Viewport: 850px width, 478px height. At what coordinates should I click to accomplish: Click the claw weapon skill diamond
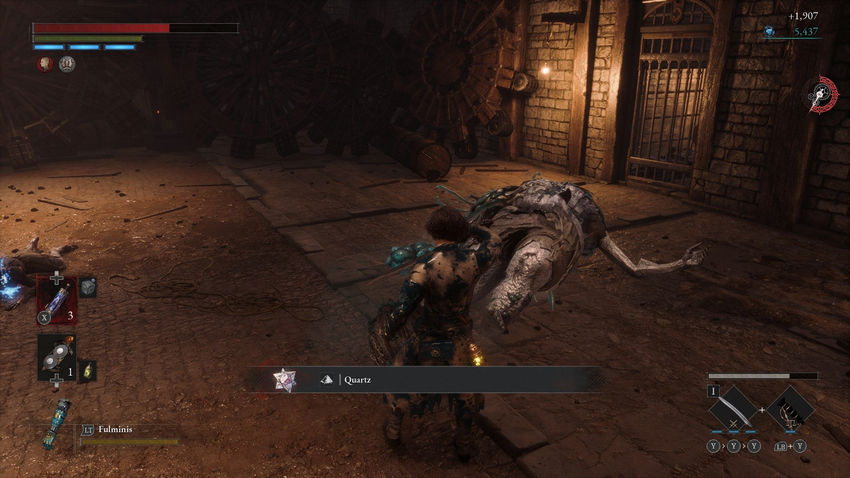coord(791,408)
